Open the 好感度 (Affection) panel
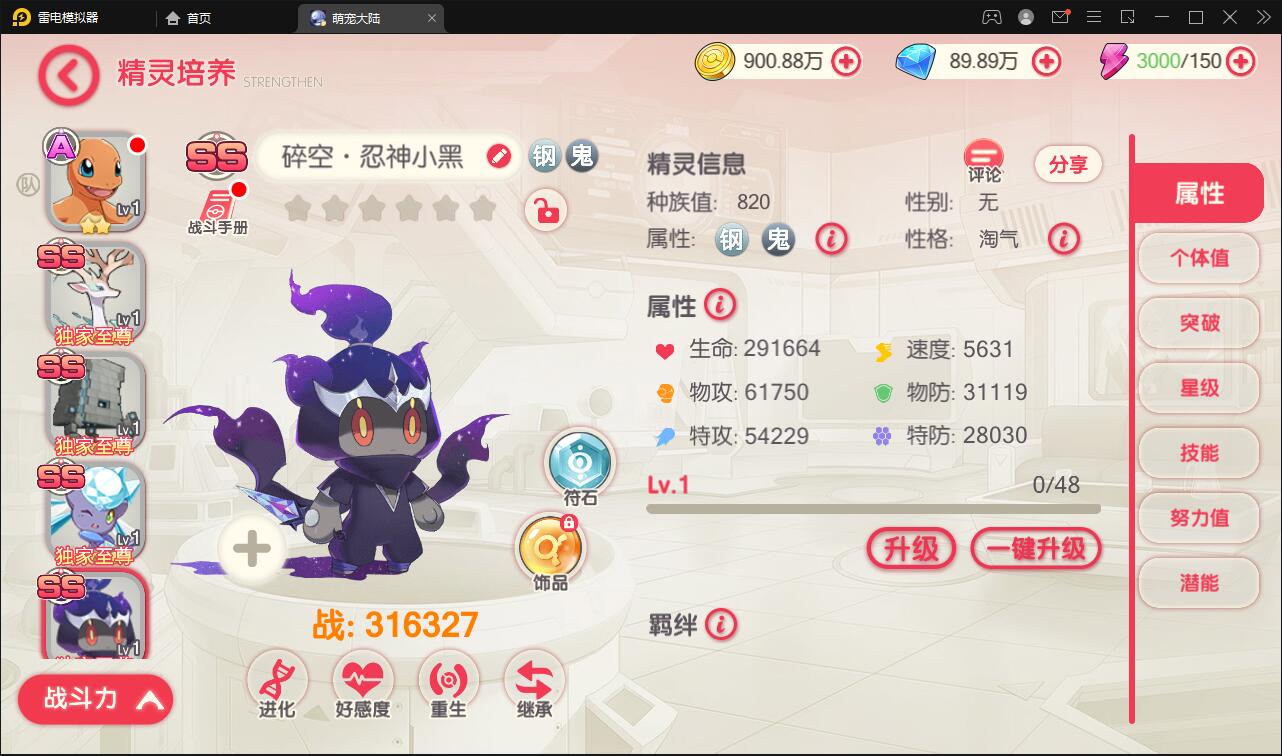The height and width of the screenshot is (756, 1282). coord(363,684)
